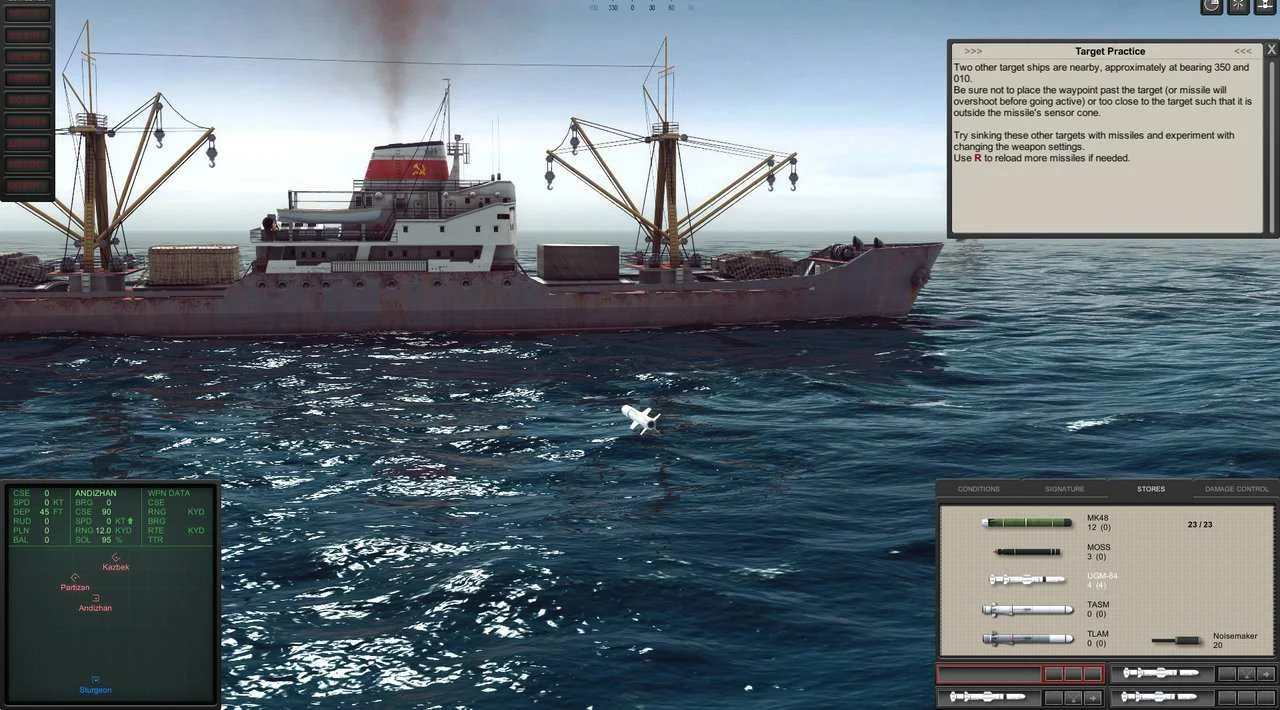Select the Kazbek contact on tactical map
This screenshot has height=710, width=1280.
116,558
